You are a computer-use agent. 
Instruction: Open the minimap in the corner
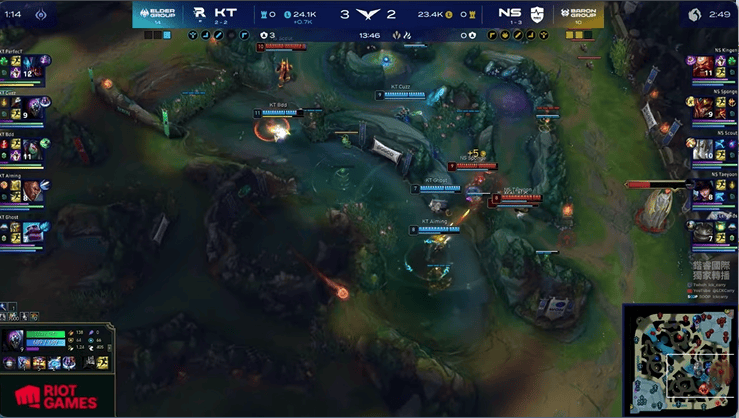pos(680,360)
